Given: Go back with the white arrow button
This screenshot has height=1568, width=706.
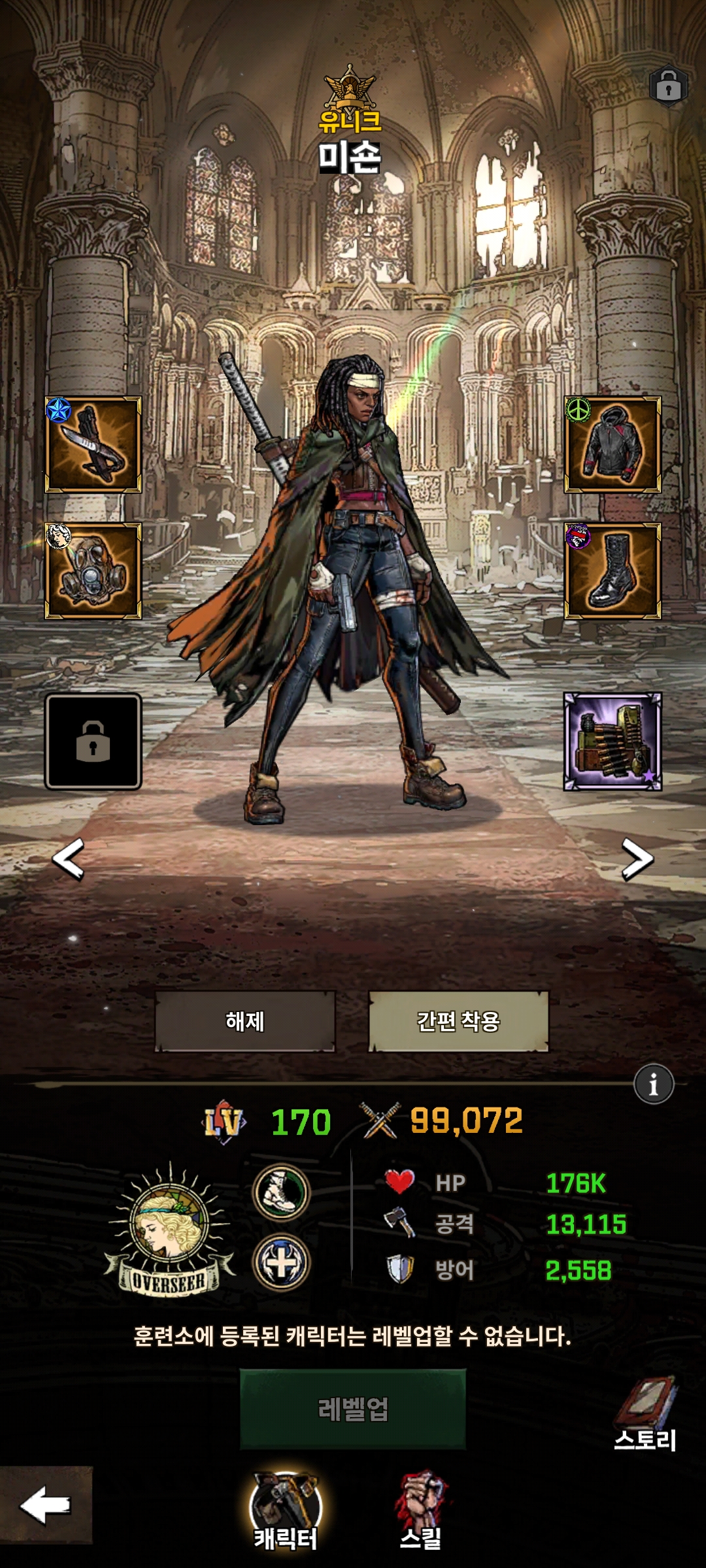Looking at the screenshot, I should tap(46, 1505).
